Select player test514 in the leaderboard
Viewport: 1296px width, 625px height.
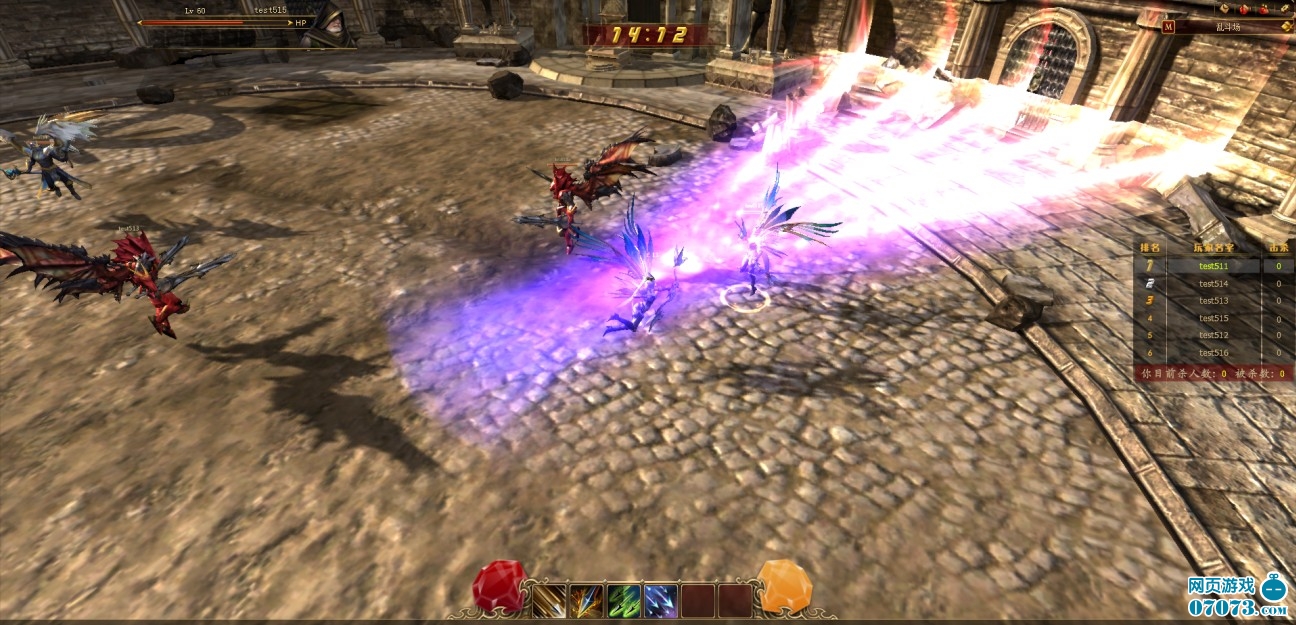click(1213, 284)
